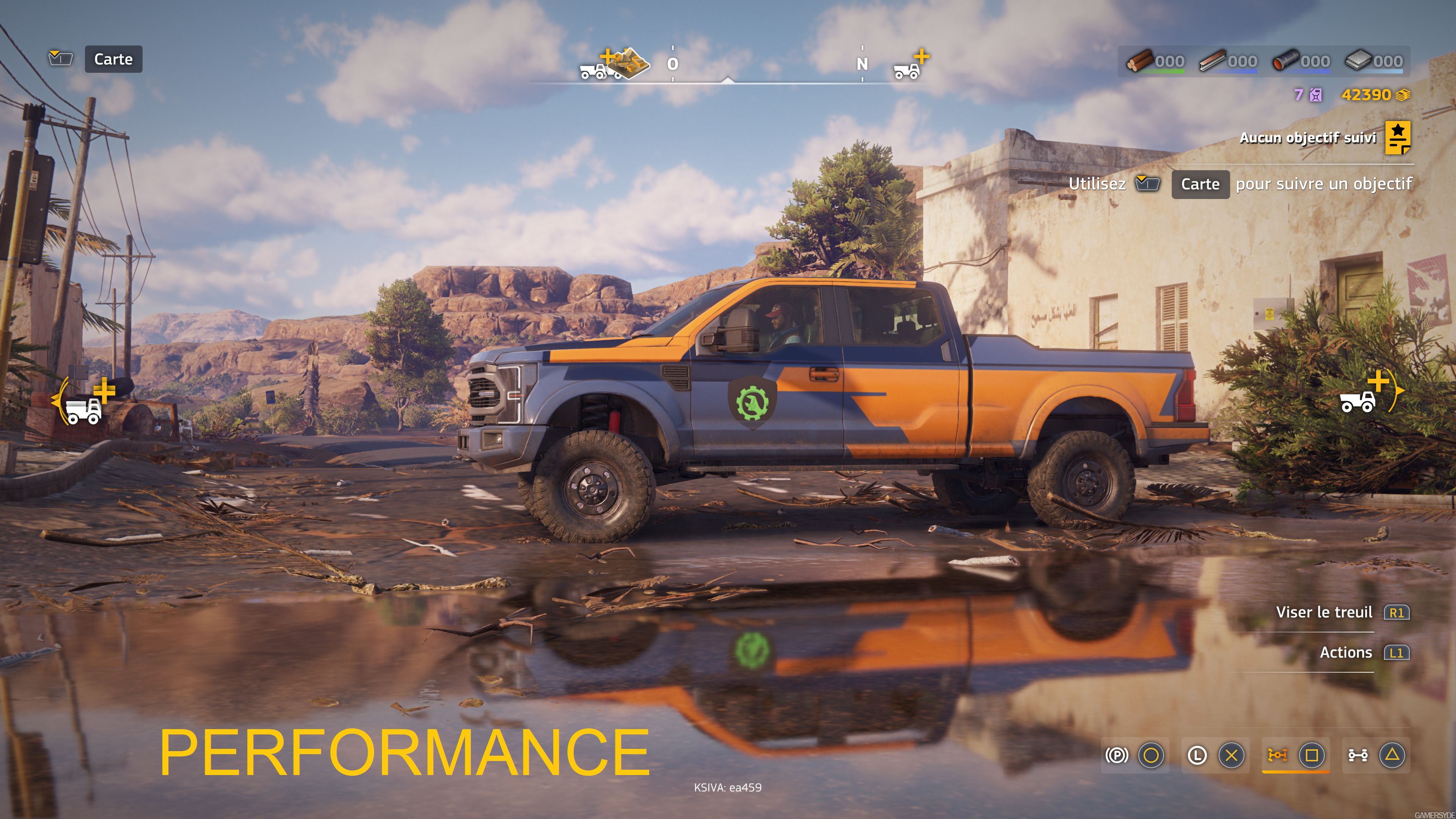Screen dimensions: 1456x819
Task: Click the metal pipe resource icon
Action: pos(1285,61)
